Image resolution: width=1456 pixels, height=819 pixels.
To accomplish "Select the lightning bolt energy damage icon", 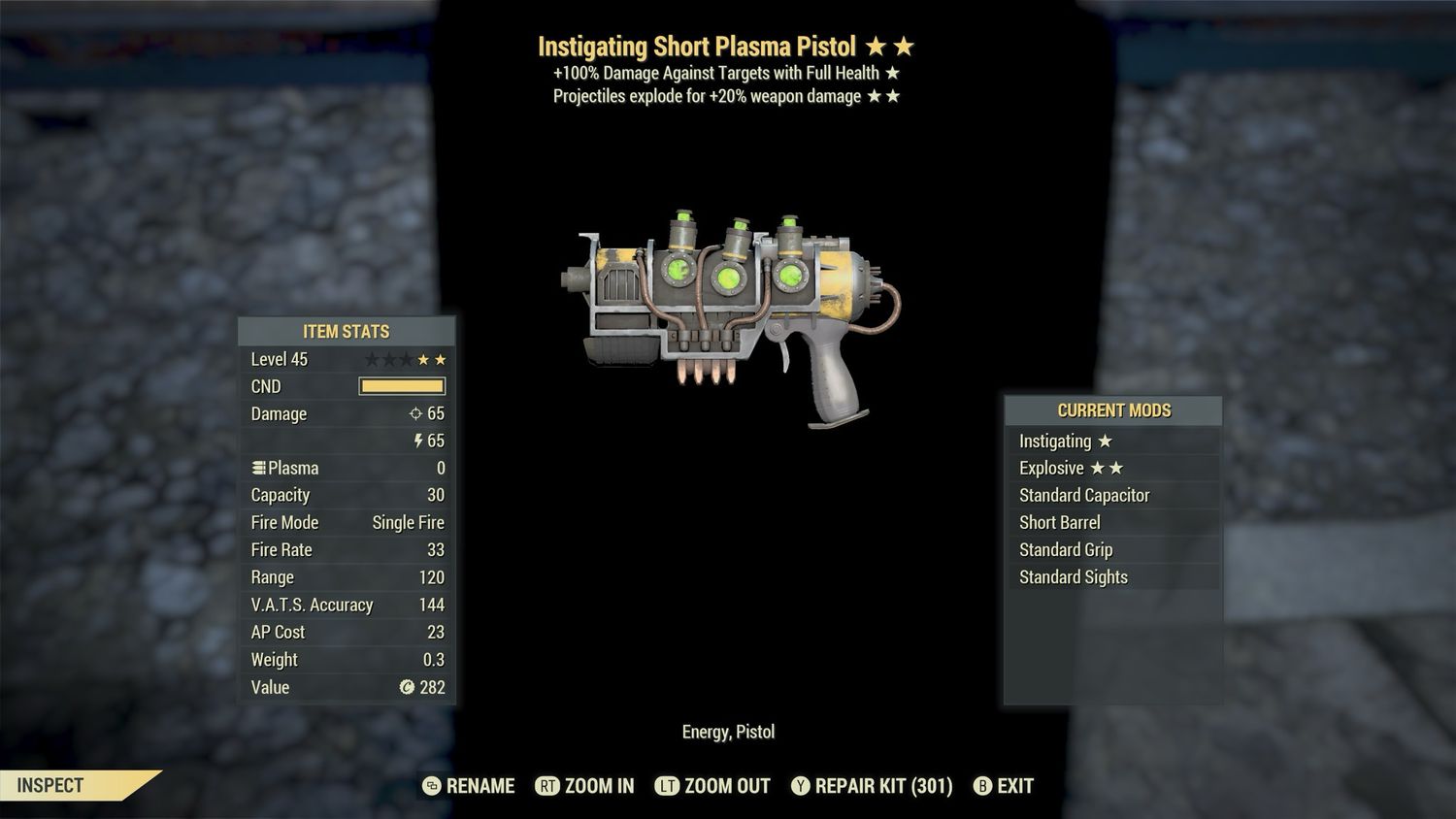I will click(418, 441).
